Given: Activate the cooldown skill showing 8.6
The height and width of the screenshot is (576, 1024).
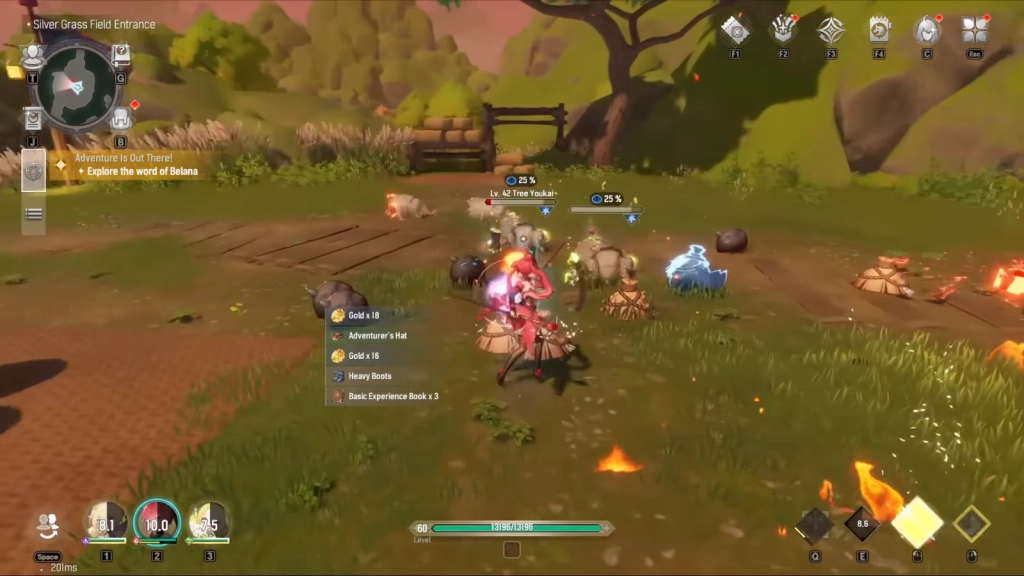Looking at the screenshot, I should pos(862,523).
